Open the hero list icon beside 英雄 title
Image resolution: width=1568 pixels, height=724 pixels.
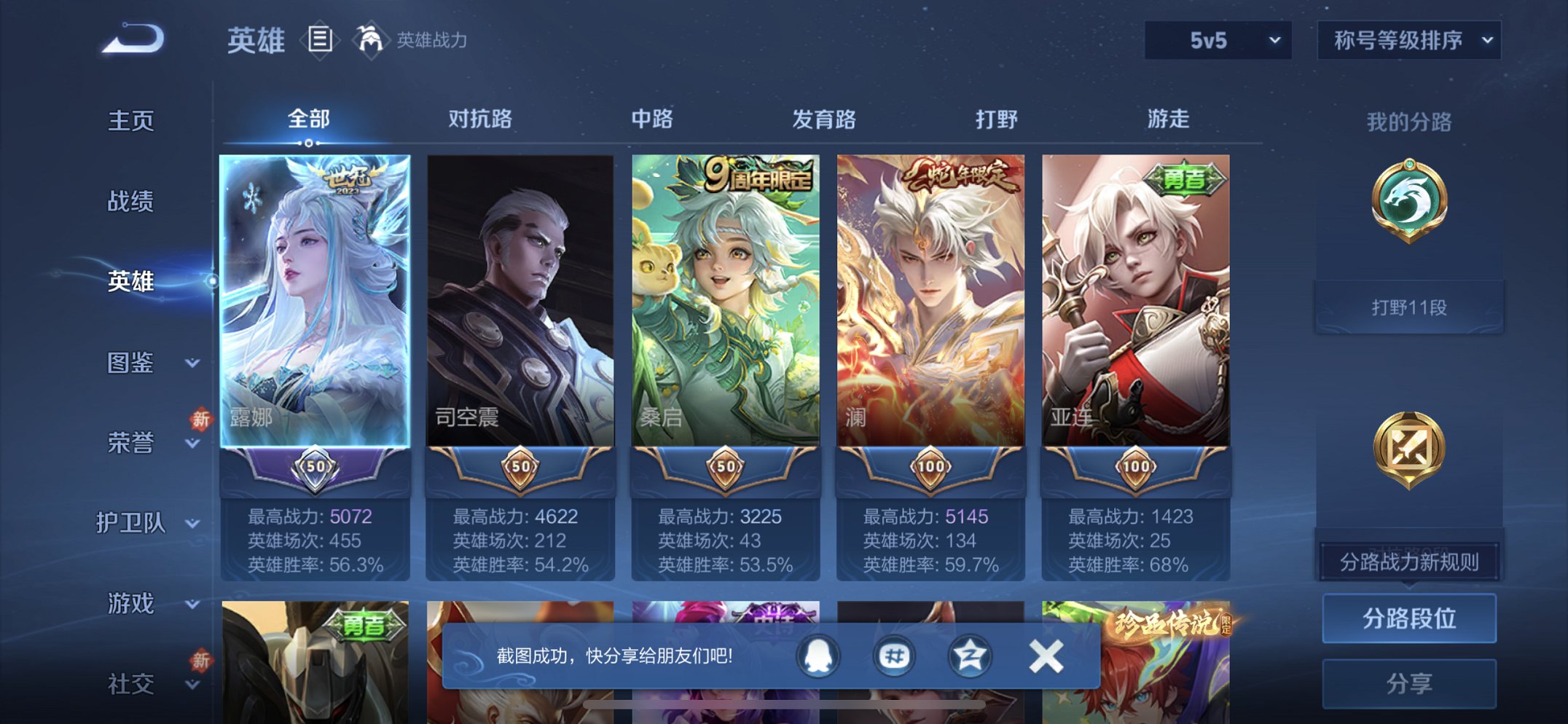tap(318, 41)
